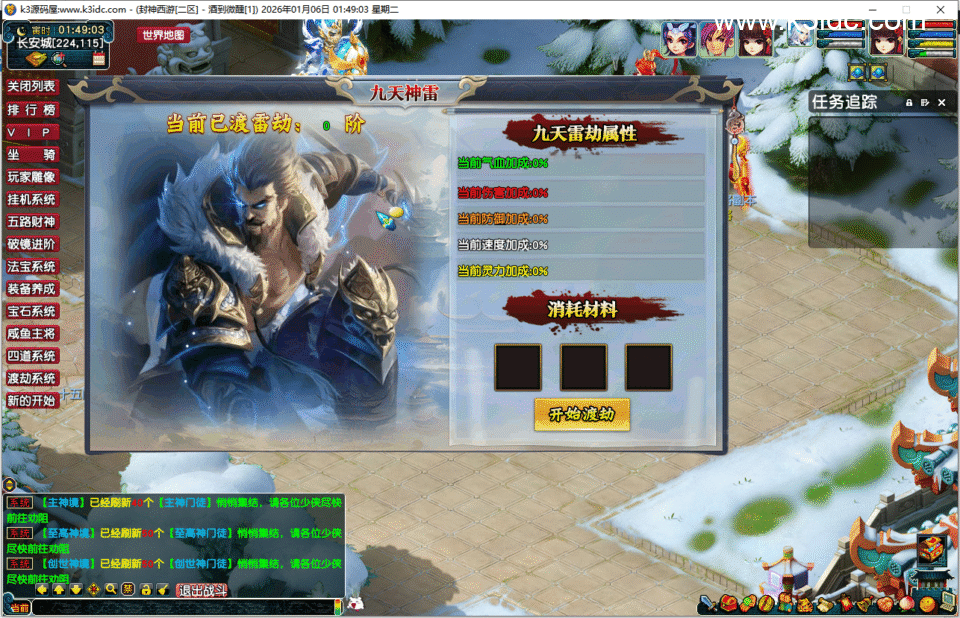
Task: Close the 任务追踪 quest tracker panel
Action: (941, 102)
